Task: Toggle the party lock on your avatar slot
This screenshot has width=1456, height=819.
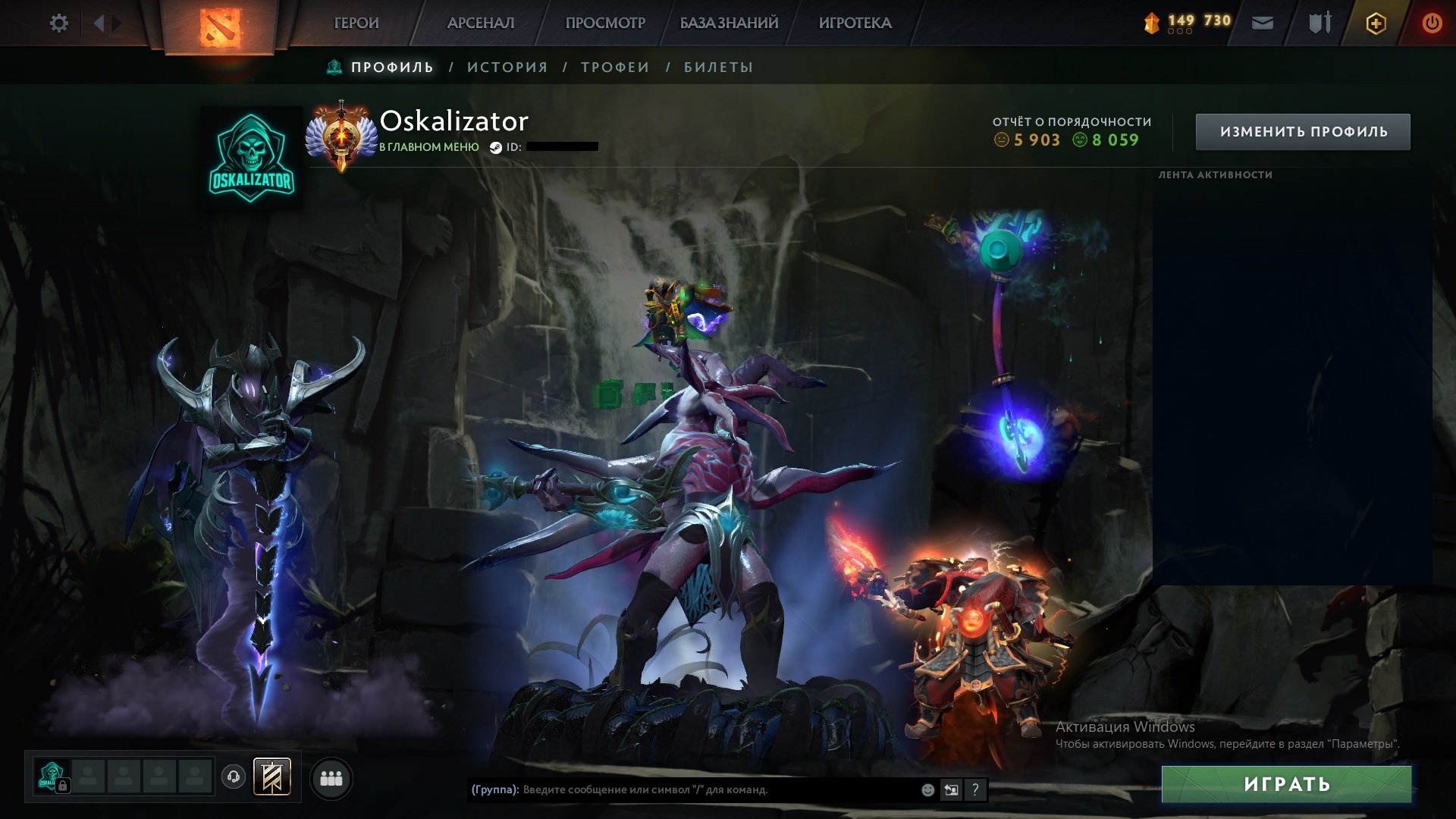Action: (64, 786)
